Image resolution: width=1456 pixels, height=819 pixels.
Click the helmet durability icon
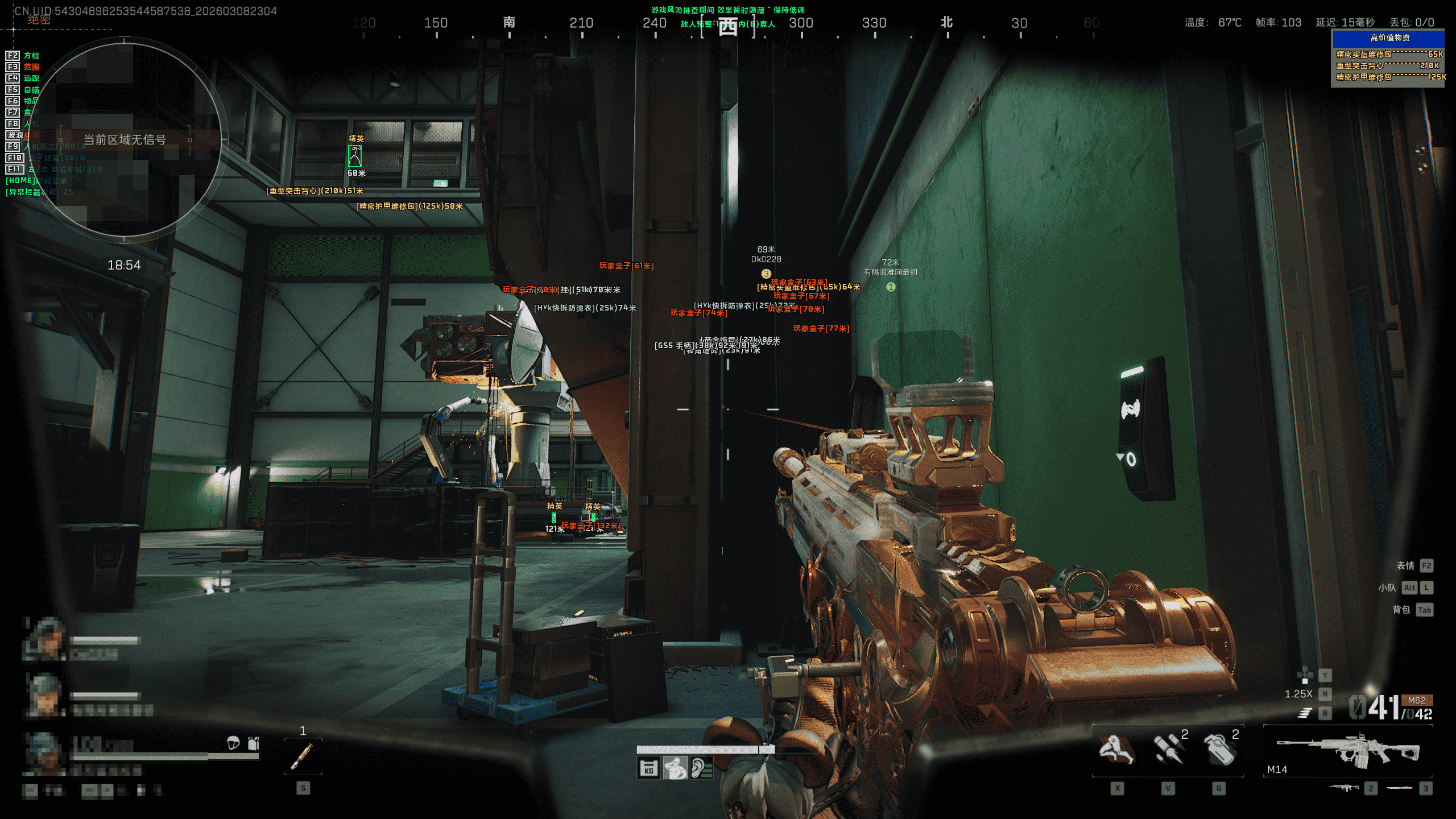233,743
